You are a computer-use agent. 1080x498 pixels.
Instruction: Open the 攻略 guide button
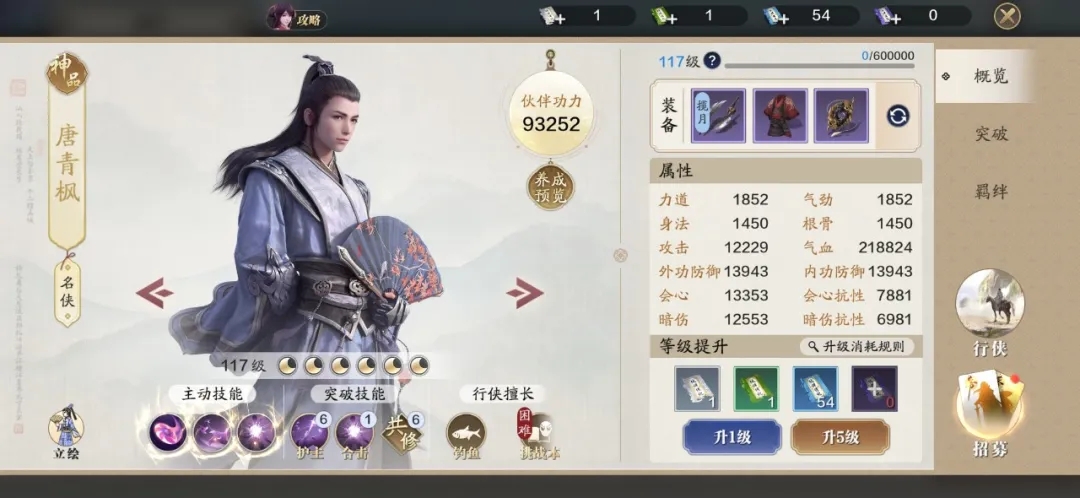tap(297, 18)
